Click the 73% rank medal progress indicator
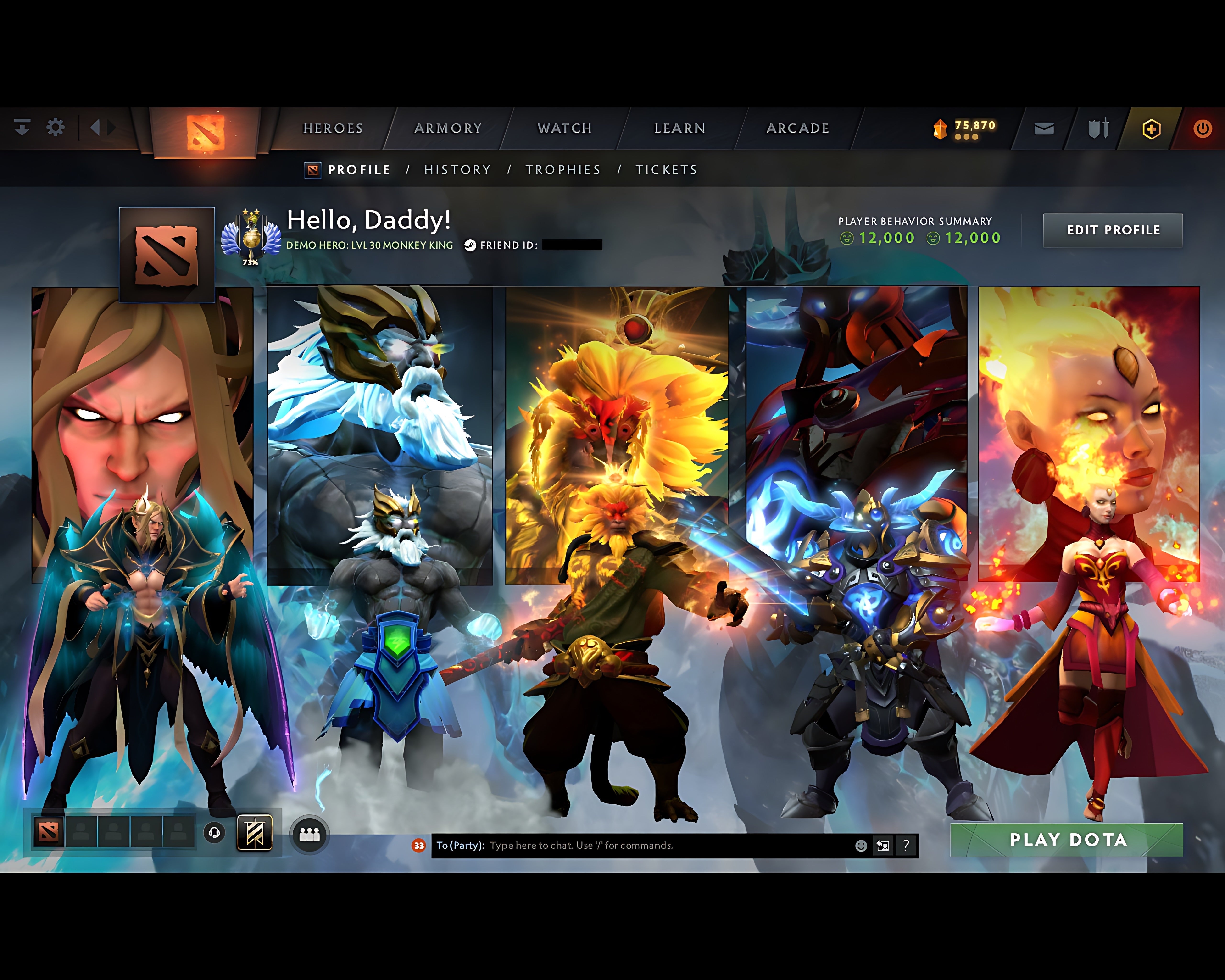1225x980 pixels. point(250,262)
